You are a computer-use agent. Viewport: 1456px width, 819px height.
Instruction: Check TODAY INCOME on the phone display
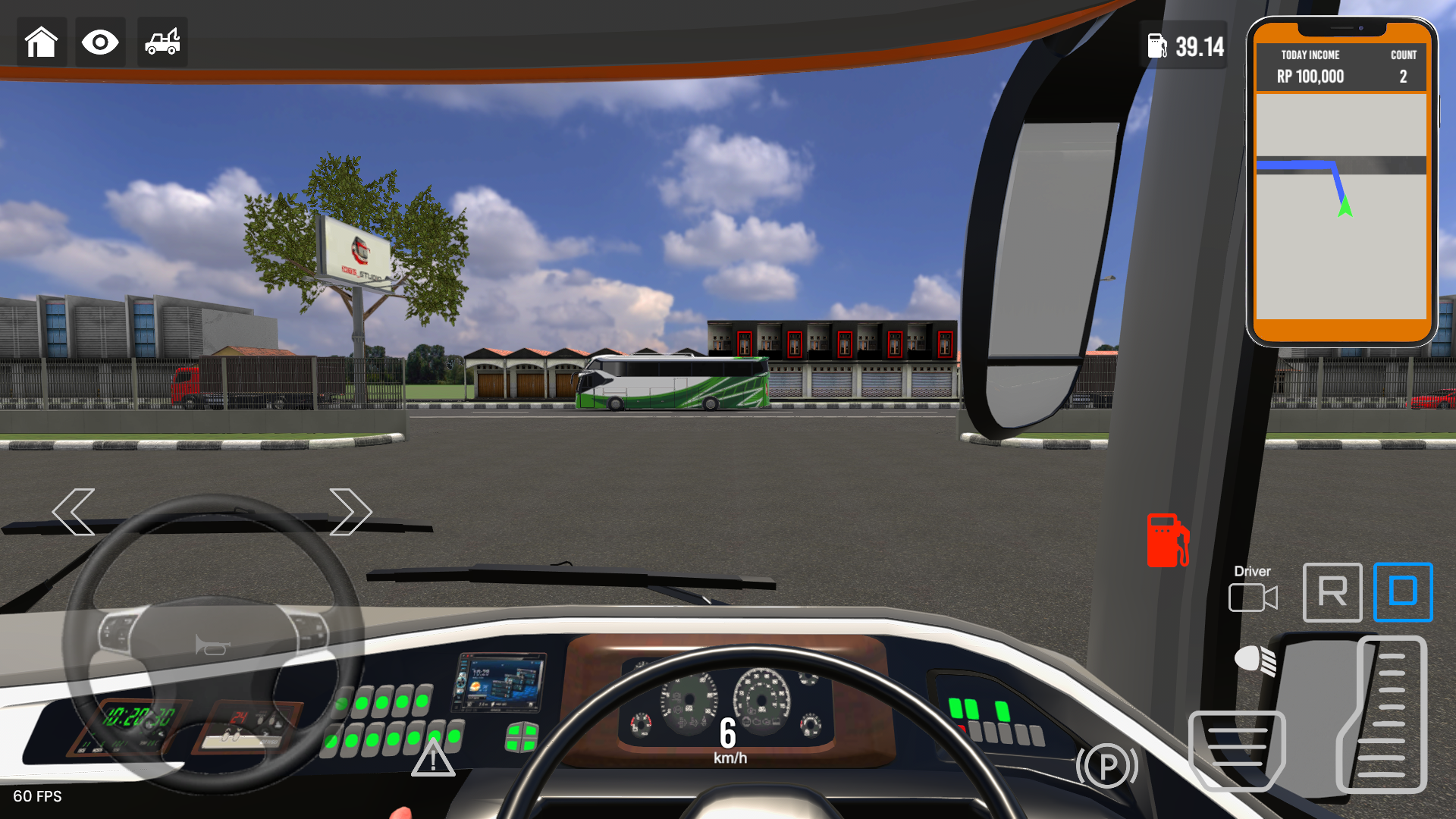[1309, 67]
